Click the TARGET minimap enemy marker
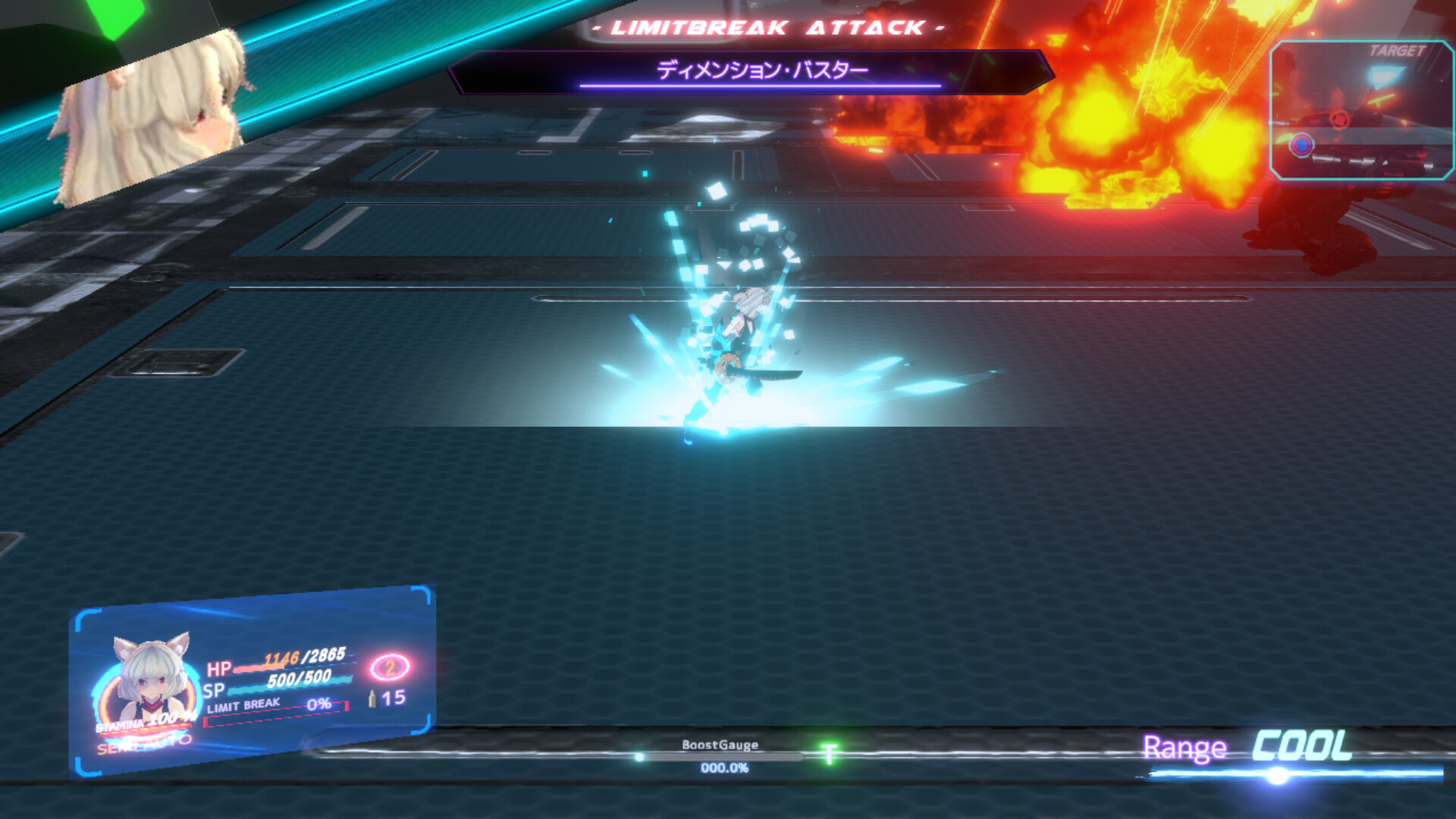Screen dimensions: 1456x819 tap(1302, 144)
